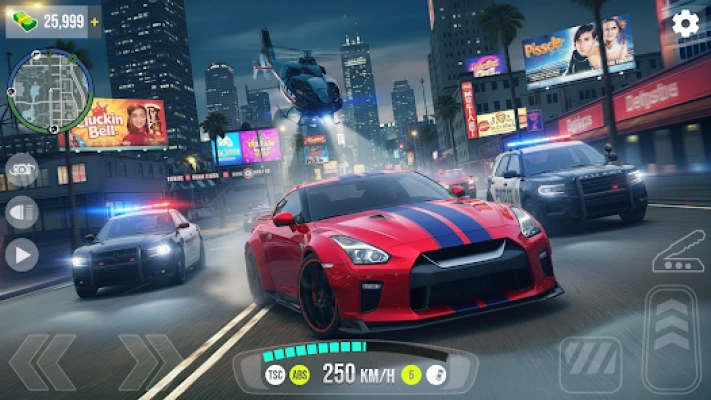Switch the camera view
The image size is (711, 400).
(21, 170)
